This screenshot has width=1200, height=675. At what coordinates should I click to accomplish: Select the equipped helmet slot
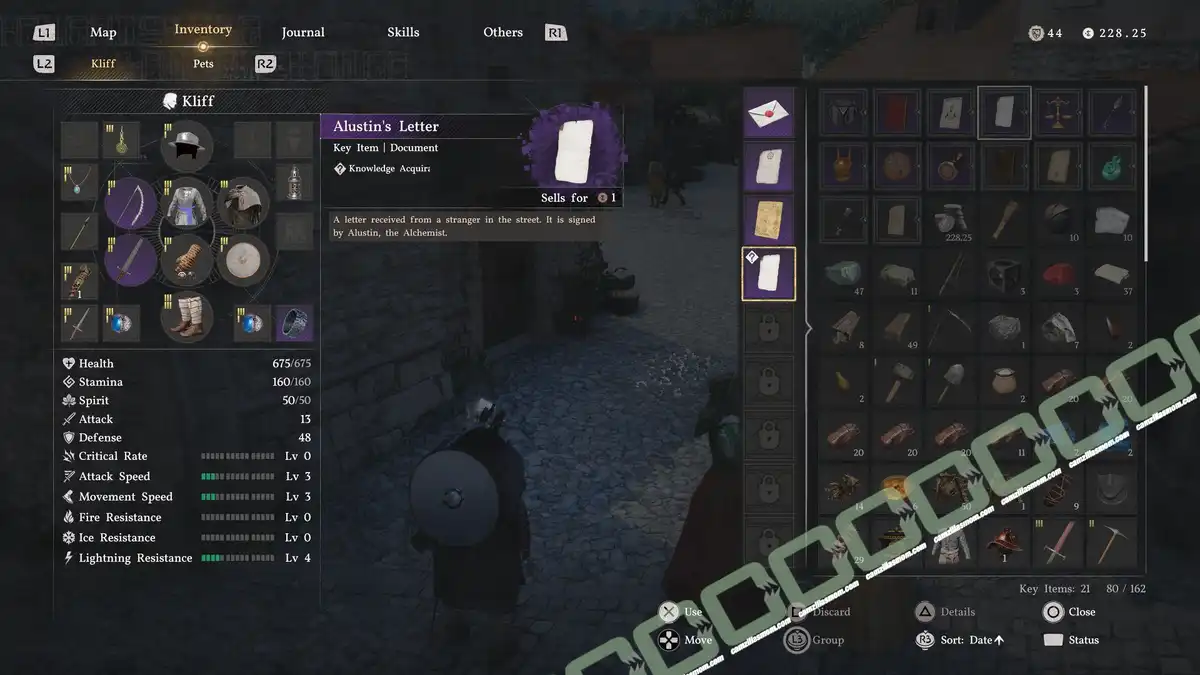187,147
